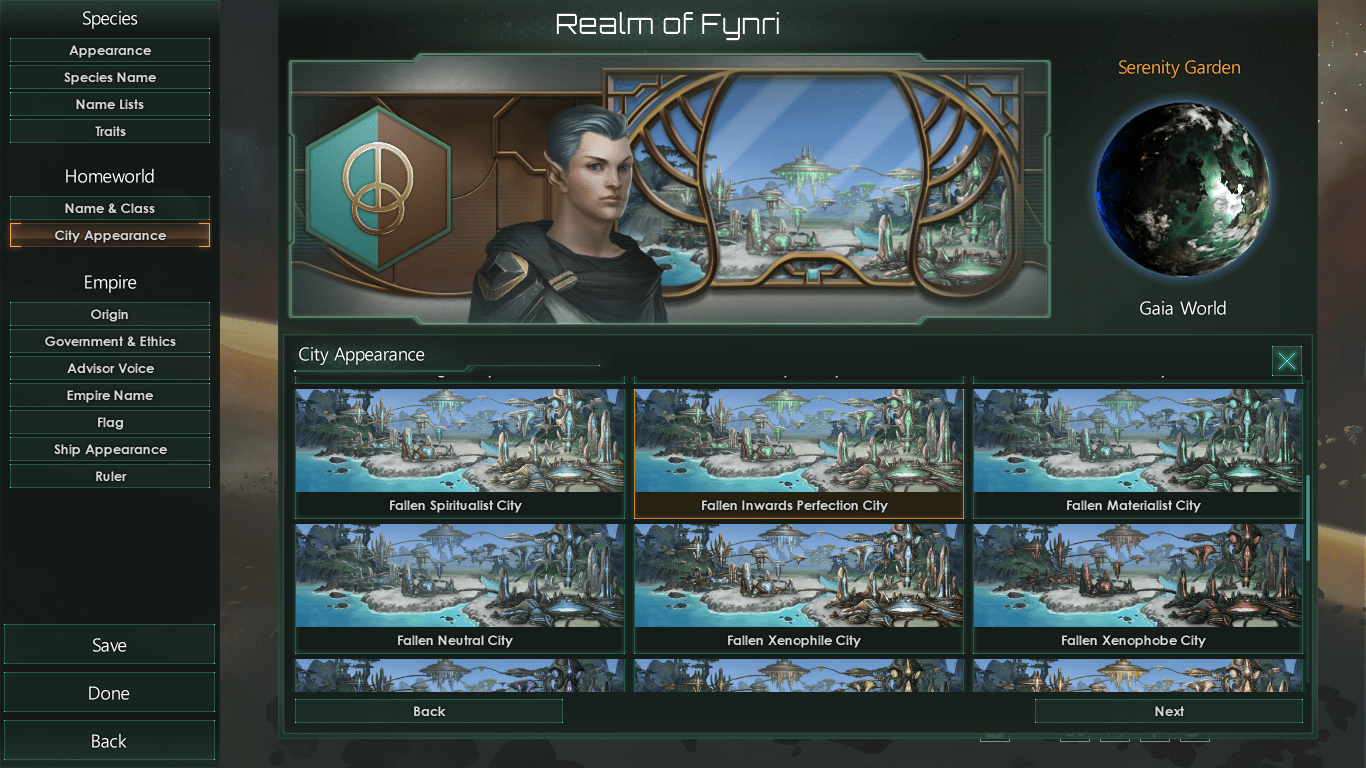The width and height of the screenshot is (1366, 768).
Task: Choose the Fallen Xenophobe City thumbnail
Action: pyautogui.click(x=1138, y=587)
